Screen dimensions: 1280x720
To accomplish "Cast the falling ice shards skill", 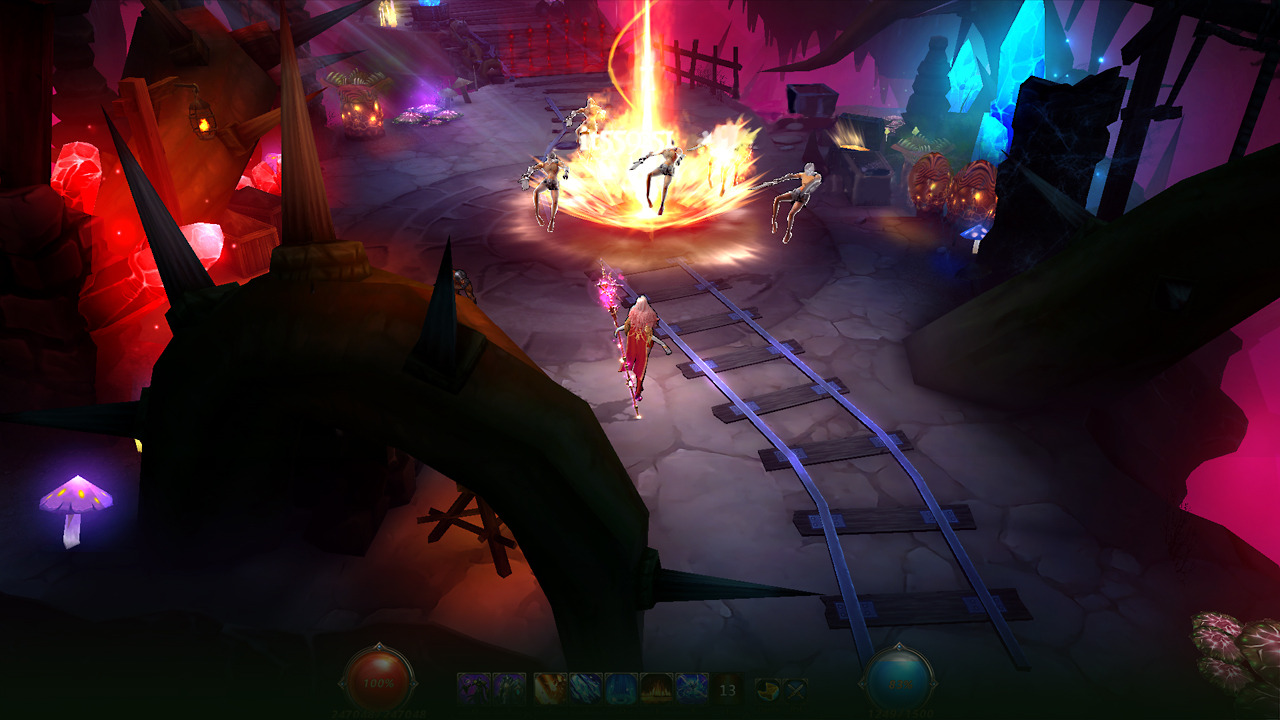I will tap(586, 688).
